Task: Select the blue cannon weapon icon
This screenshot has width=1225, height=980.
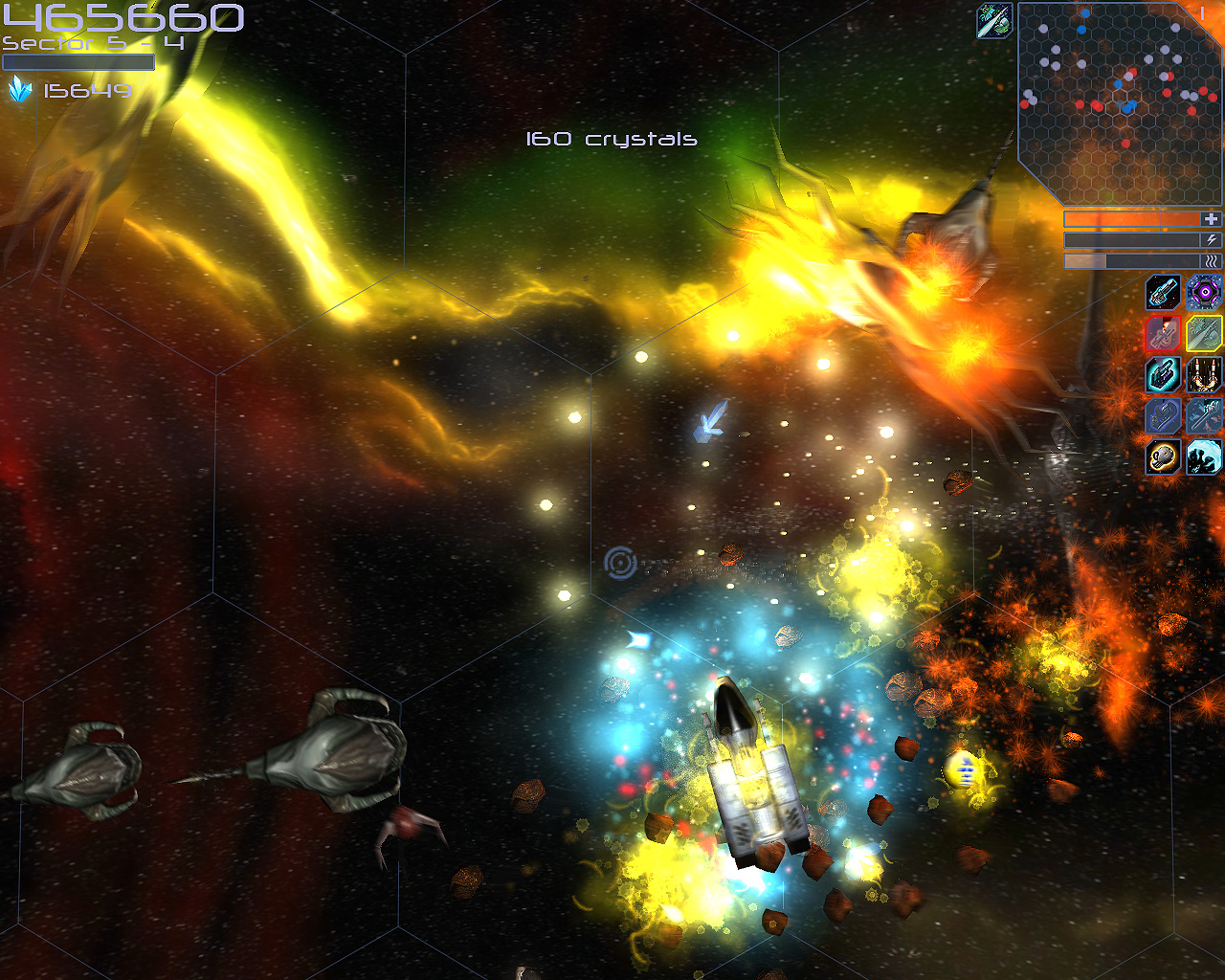Action: pos(1162,292)
